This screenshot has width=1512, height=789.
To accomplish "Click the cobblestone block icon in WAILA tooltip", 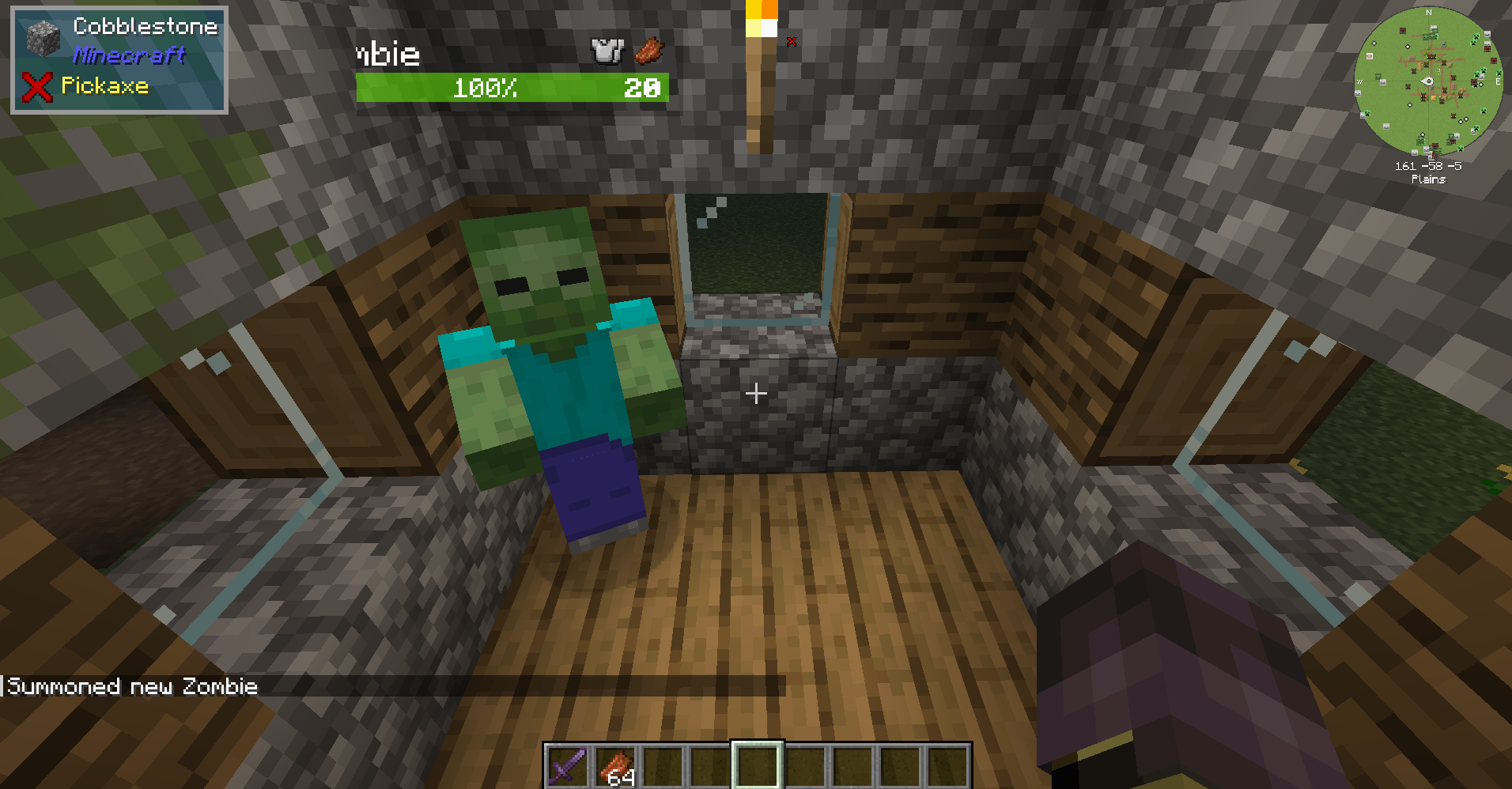I will [x=42, y=36].
